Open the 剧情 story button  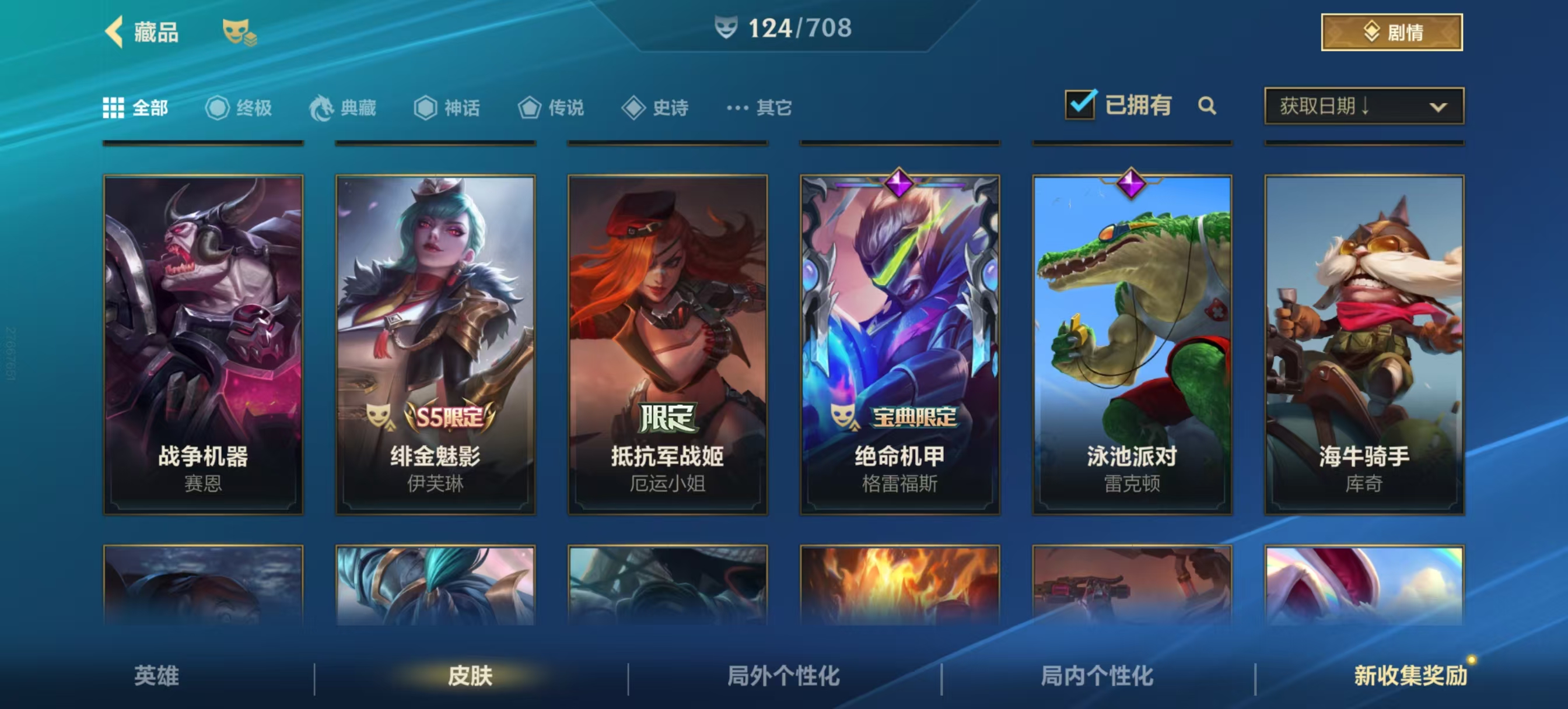coord(1391,32)
